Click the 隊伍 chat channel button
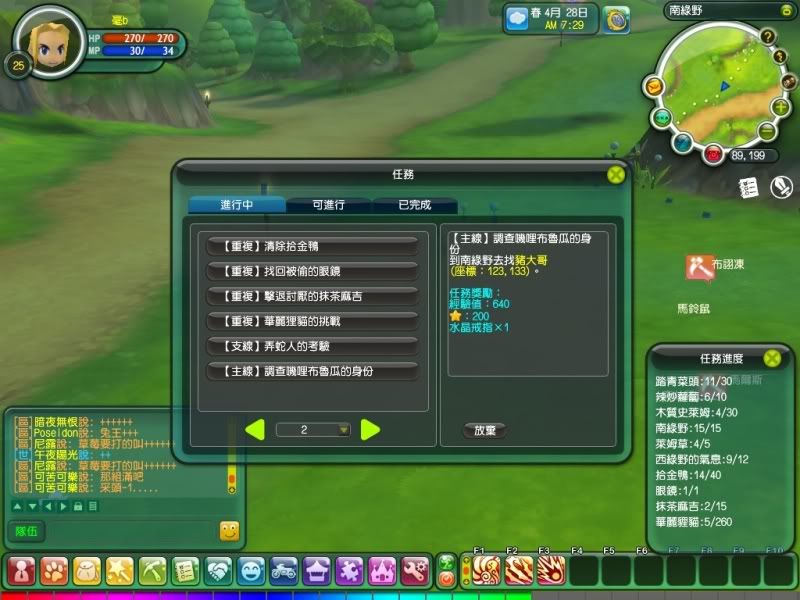Screen dimensions: 800x600 click(26, 531)
